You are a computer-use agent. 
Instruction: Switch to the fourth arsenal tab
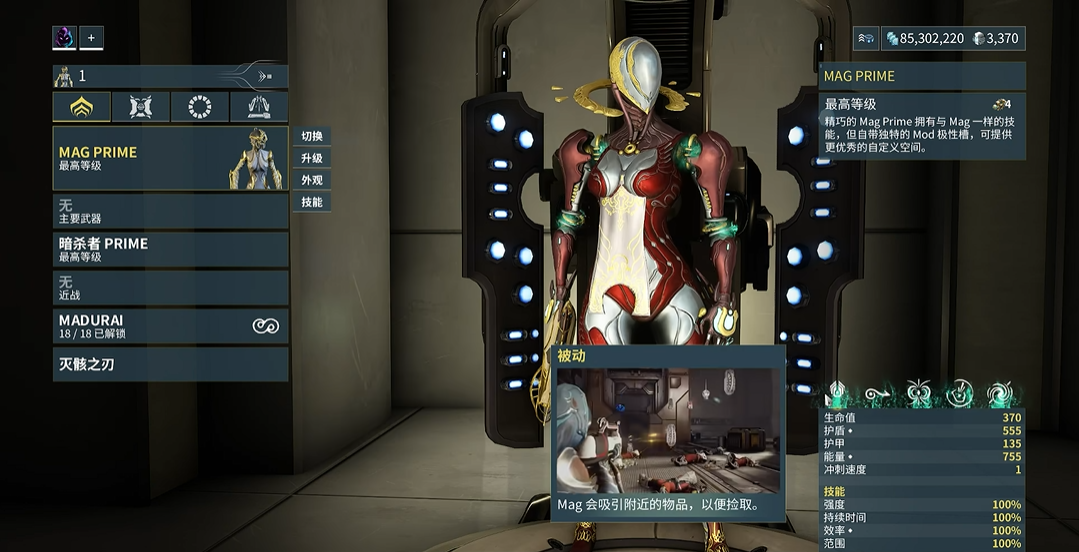click(259, 107)
